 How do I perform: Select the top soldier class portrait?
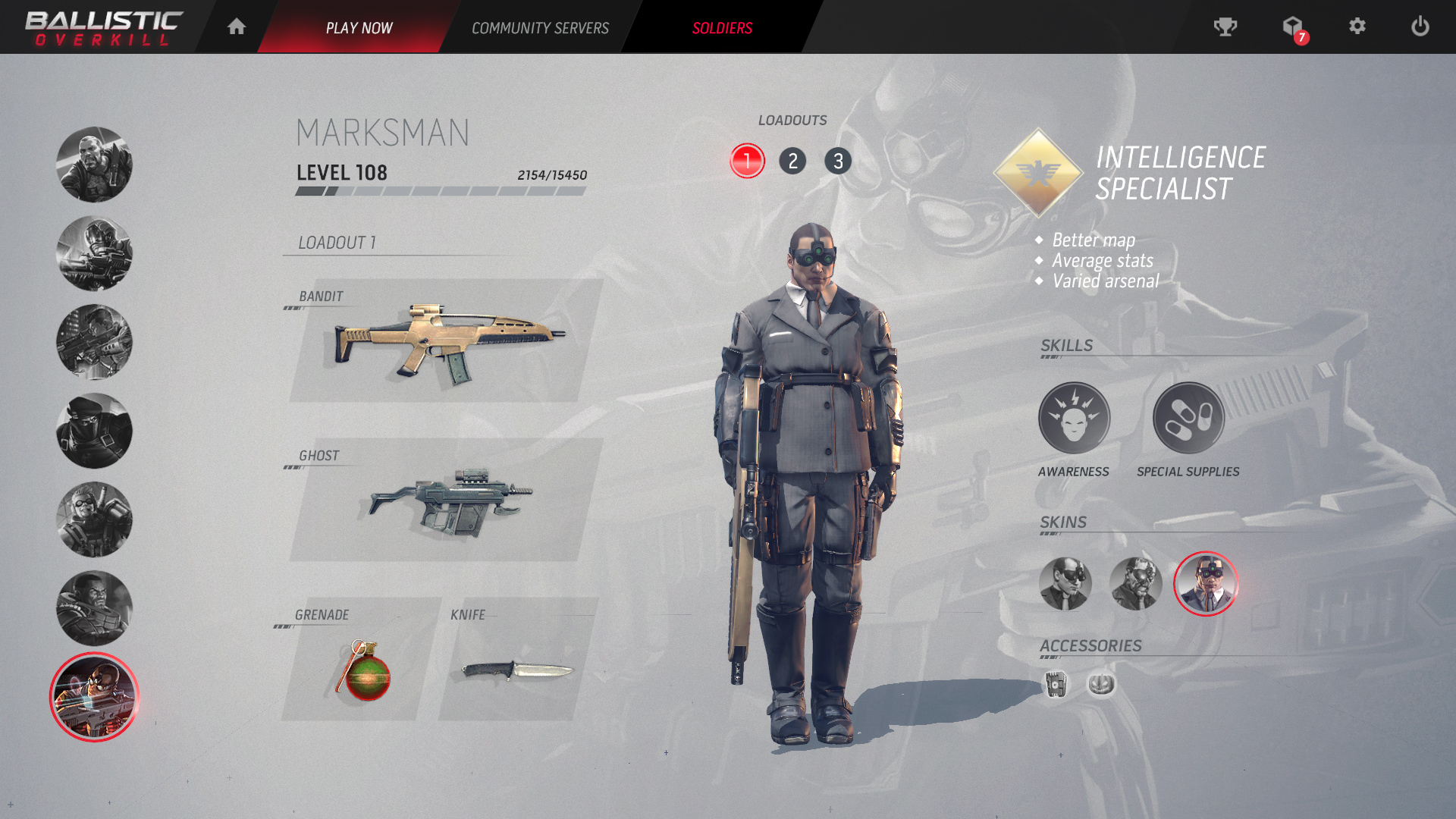(x=94, y=165)
